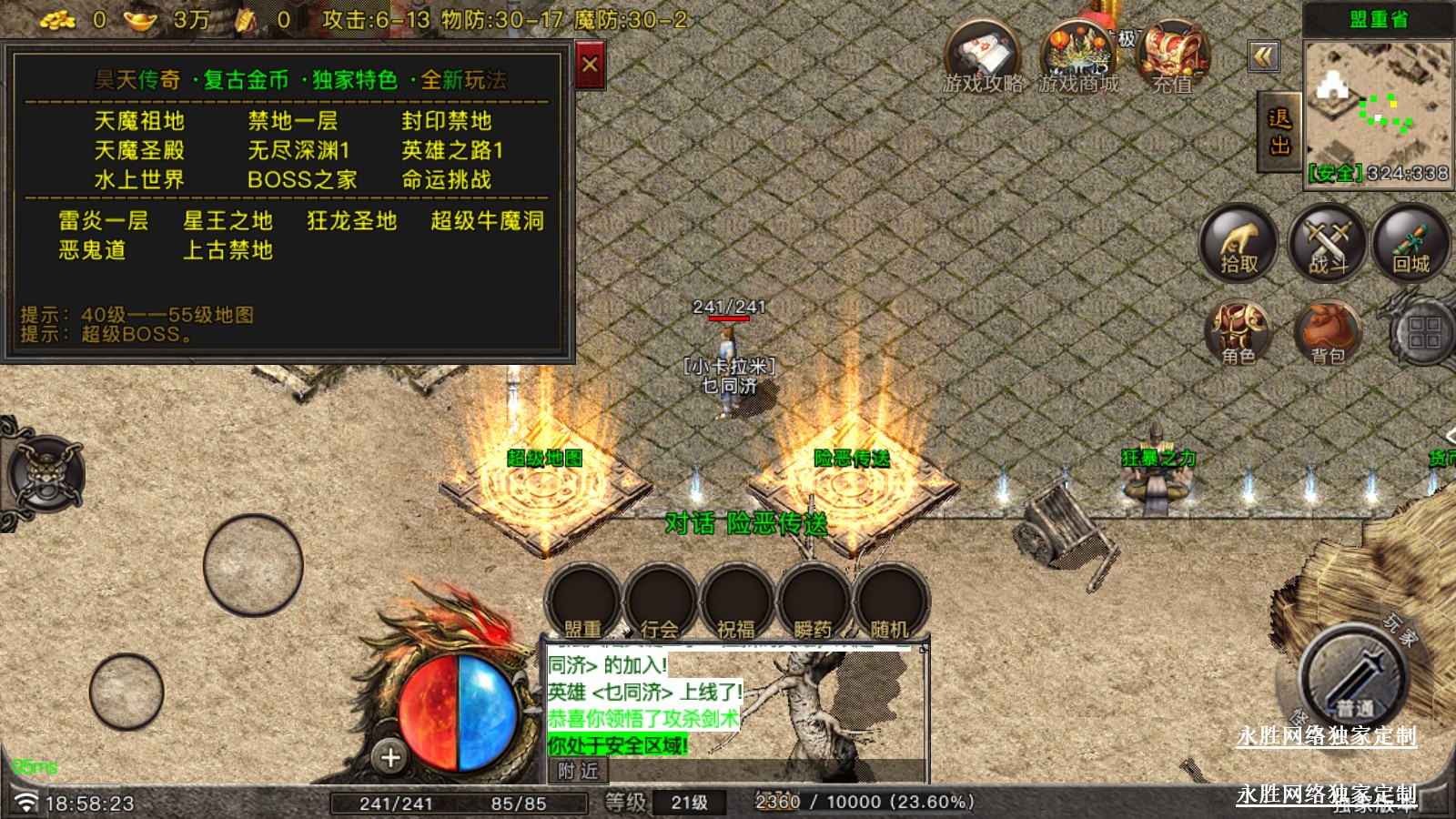Image resolution: width=1456 pixels, height=819 pixels.
Task: Switch to the 附近 nearby chat tab
Action: tap(579, 772)
